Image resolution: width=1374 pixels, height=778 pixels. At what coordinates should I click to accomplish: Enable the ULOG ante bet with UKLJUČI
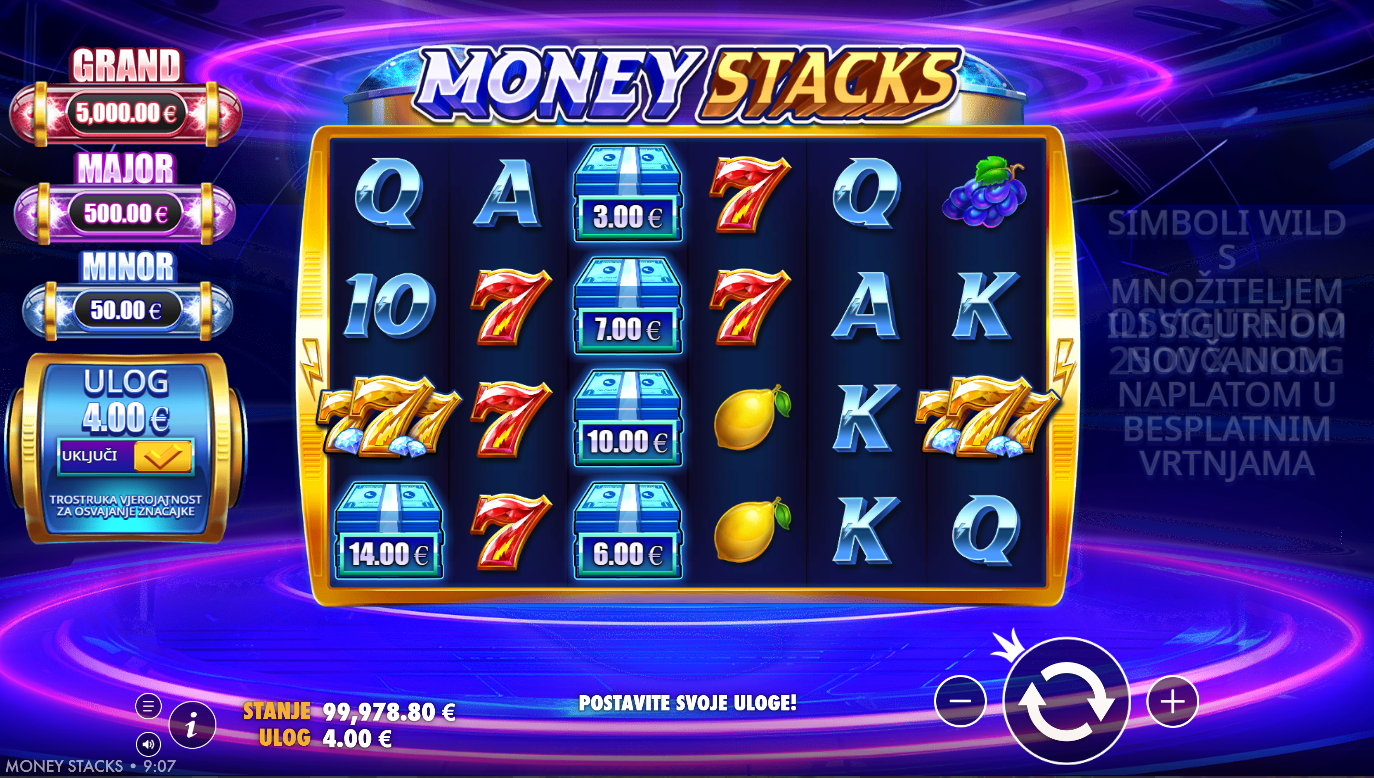tap(126, 456)
